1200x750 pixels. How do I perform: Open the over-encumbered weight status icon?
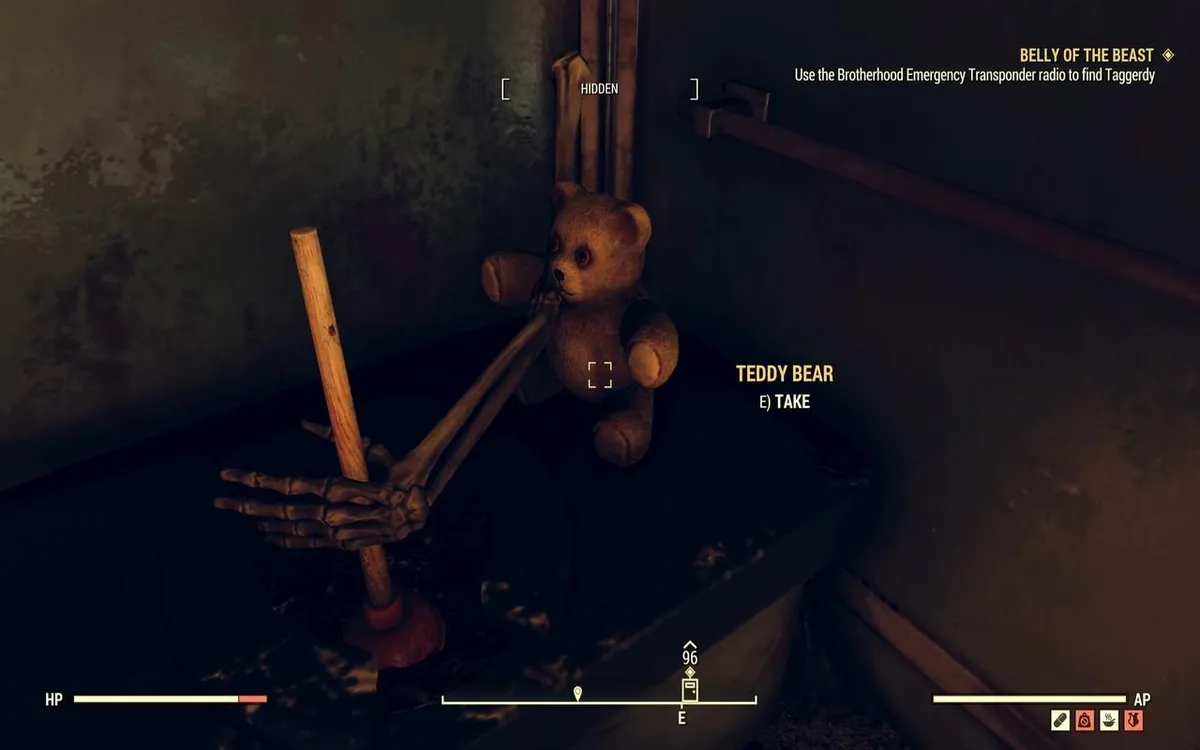coord(1084,720)
